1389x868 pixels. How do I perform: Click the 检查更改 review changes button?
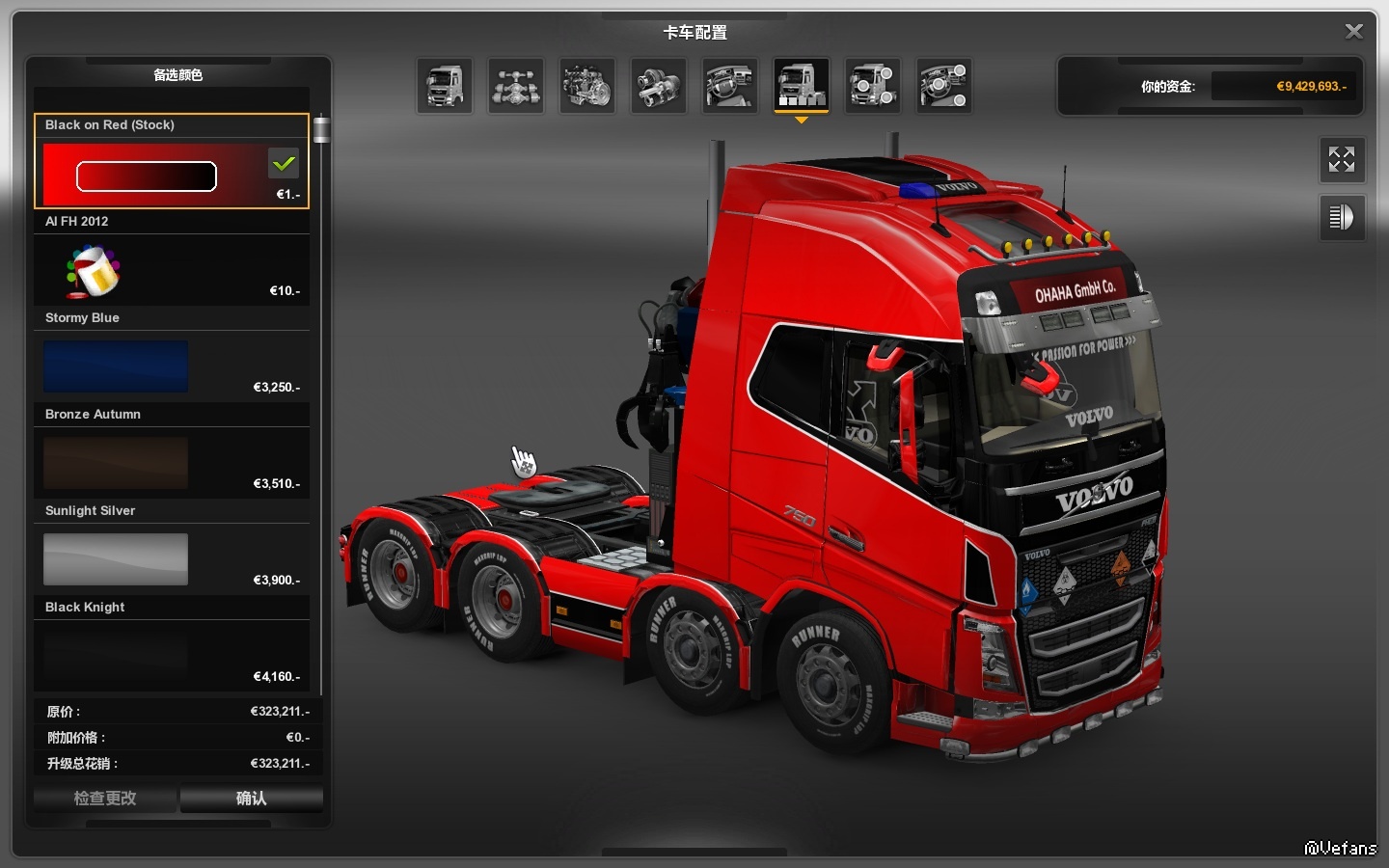click(x=105, y=799)
